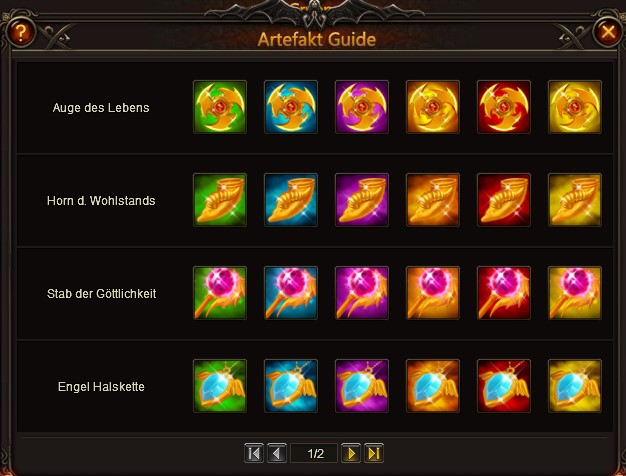Close the Artefakt Guide window
Viewport: 626px width, 476px height.
click(x=607, y=32)
